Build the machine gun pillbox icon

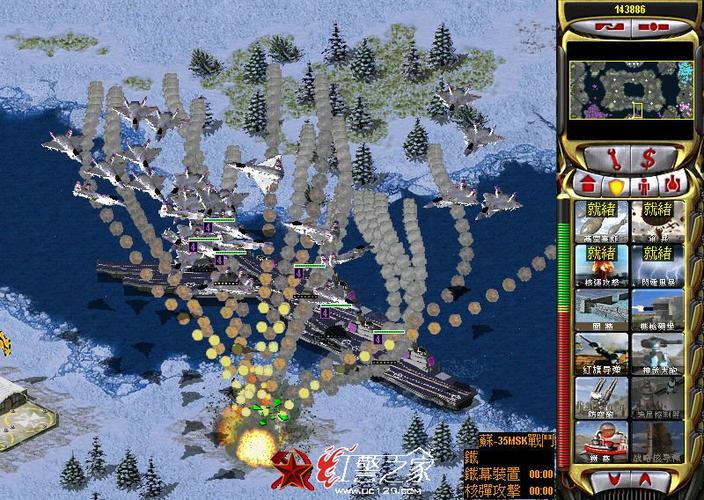657,310
